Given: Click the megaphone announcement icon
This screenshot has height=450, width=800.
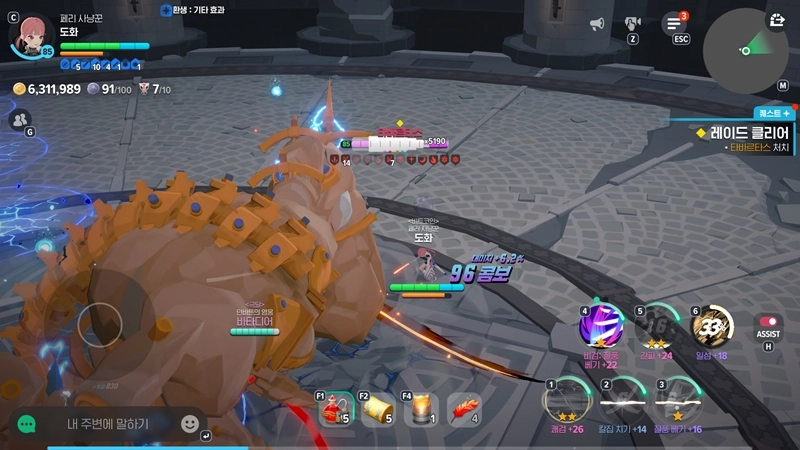Looking at the screenshot, I should 597,24.
